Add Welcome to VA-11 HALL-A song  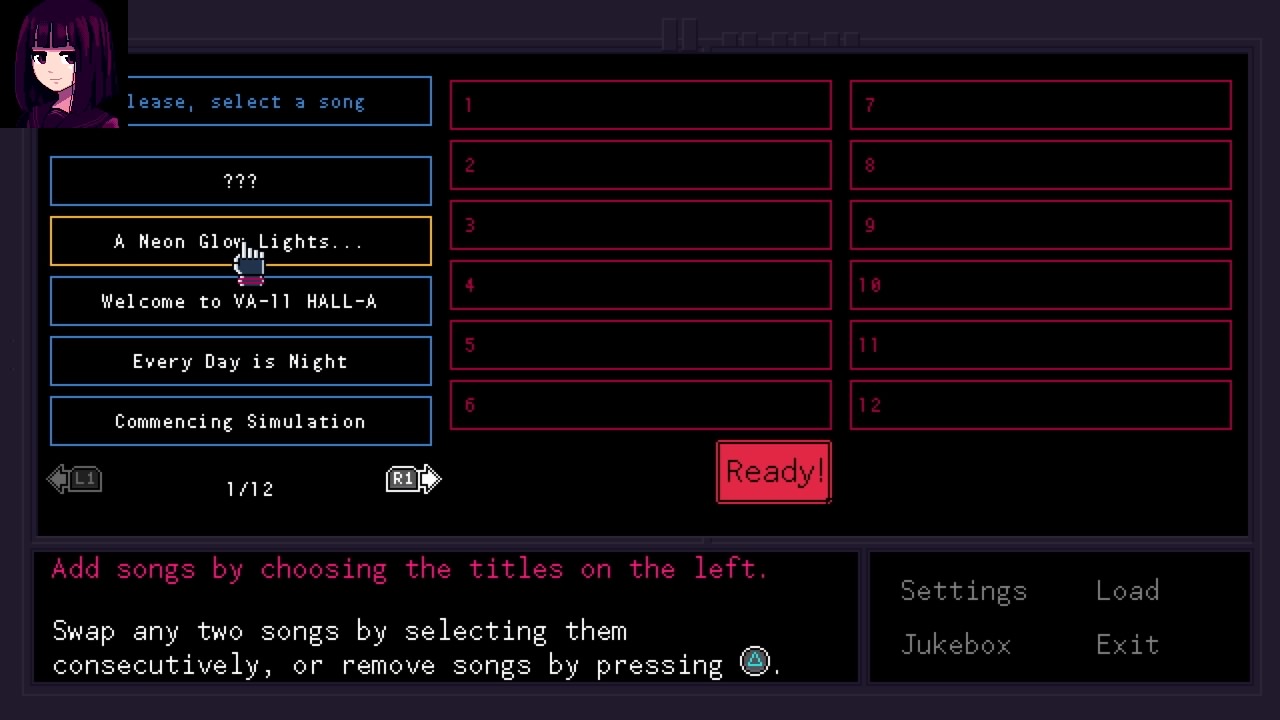pyautogui.click(x=240, y=301)
